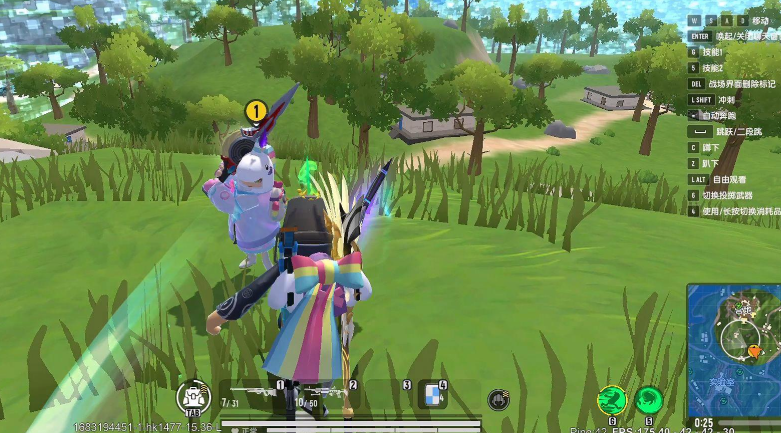
Task: Click the round dark emblem icon
Action: click(496, 400)
